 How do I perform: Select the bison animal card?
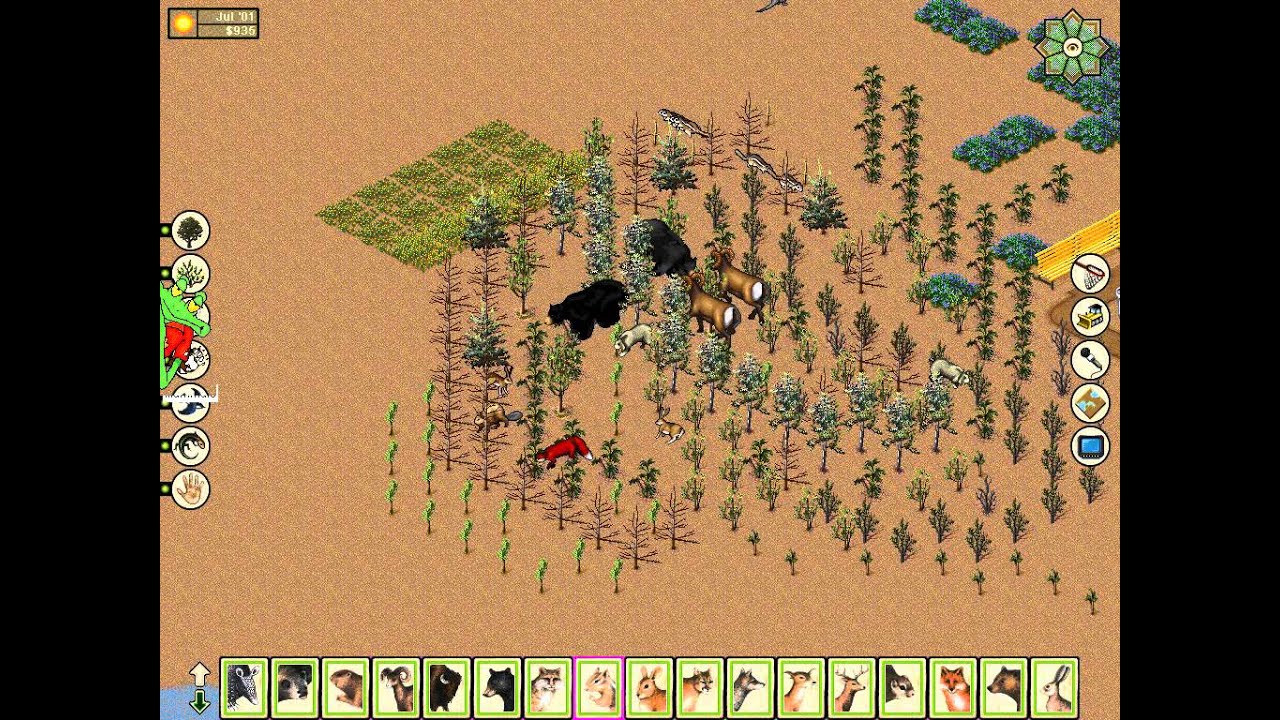coord(447,687)
